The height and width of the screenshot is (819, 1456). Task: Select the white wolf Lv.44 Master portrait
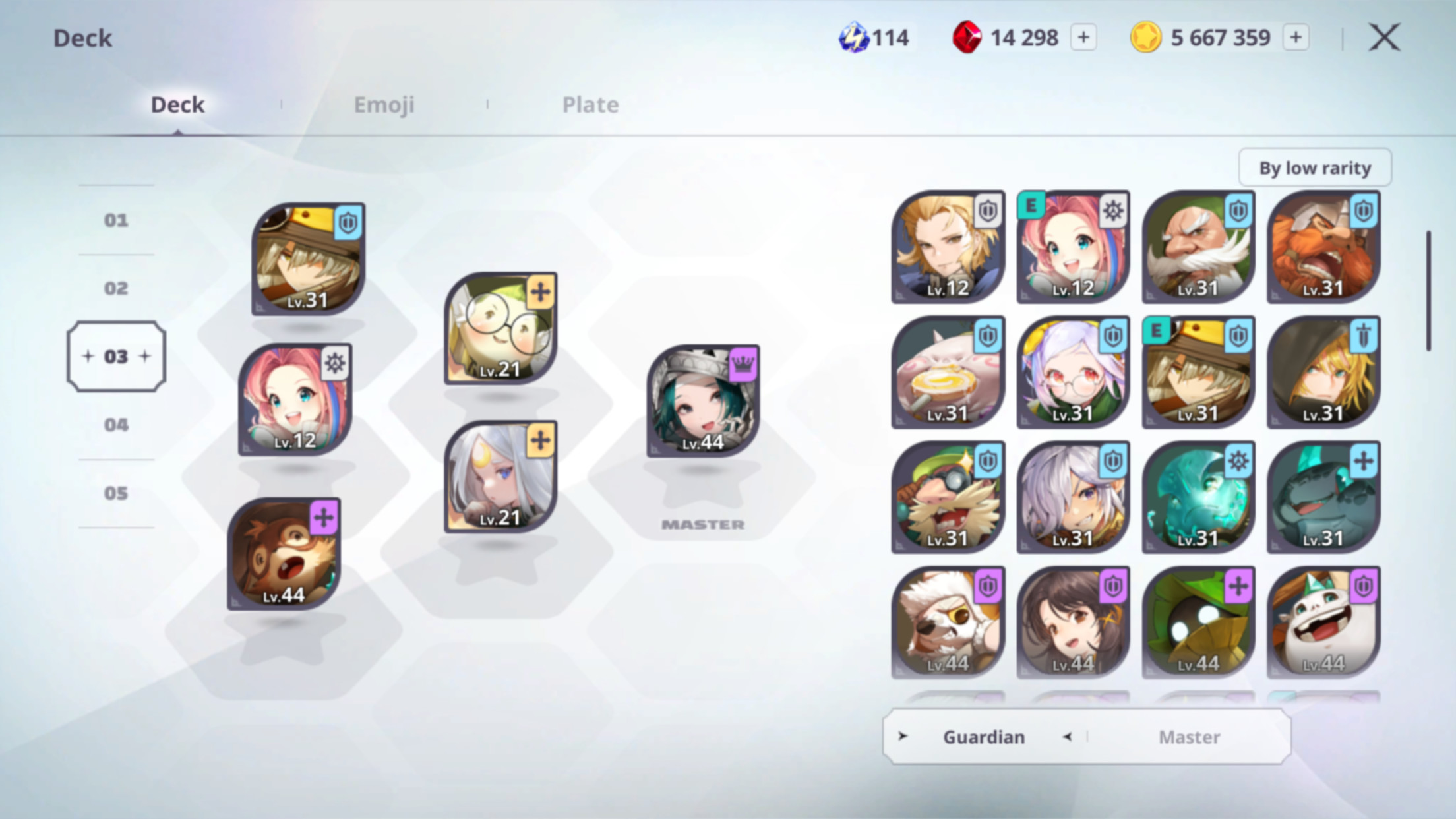(x=948, y=623)
